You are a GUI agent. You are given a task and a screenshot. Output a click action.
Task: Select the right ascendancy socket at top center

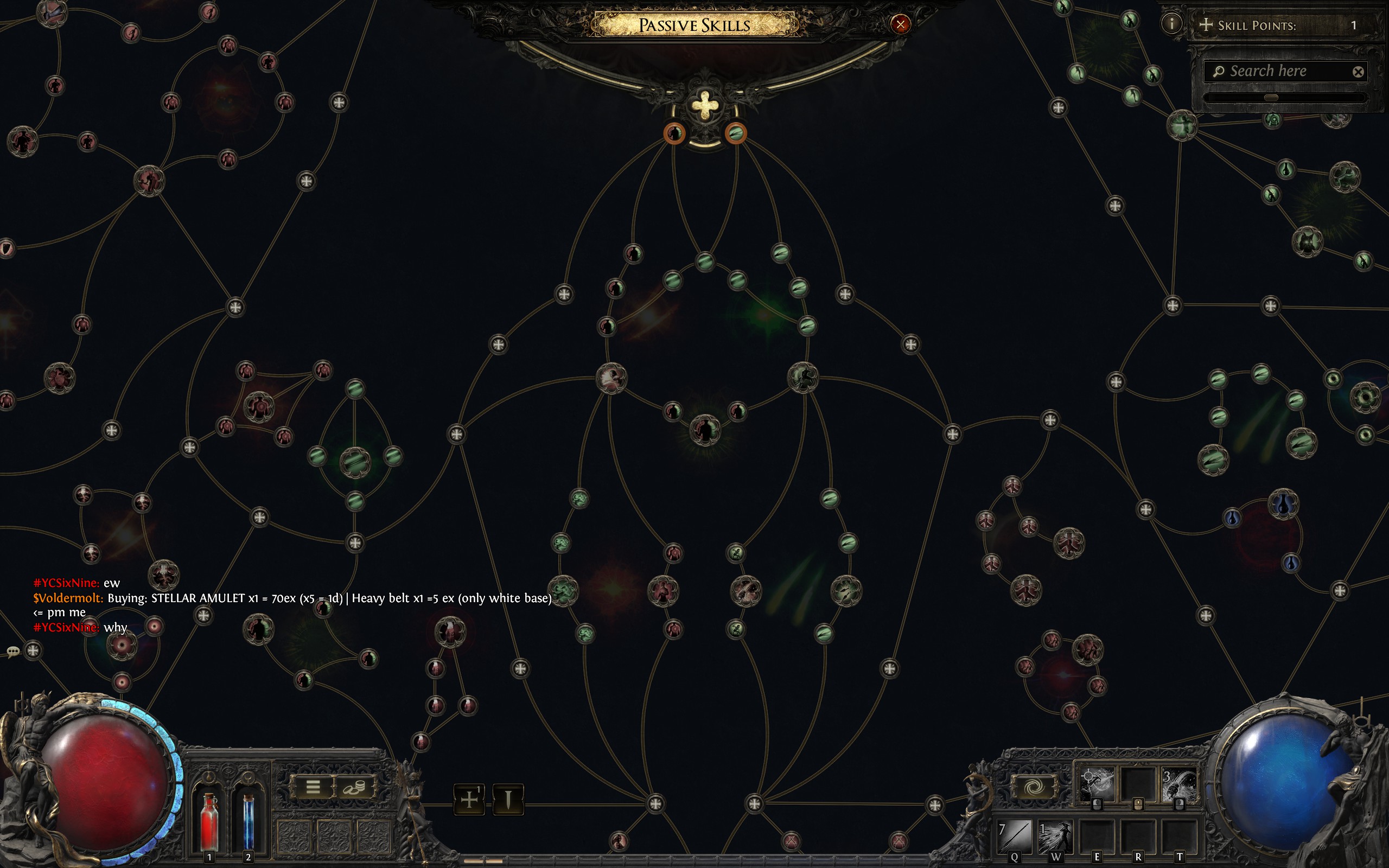click(735, 136)
